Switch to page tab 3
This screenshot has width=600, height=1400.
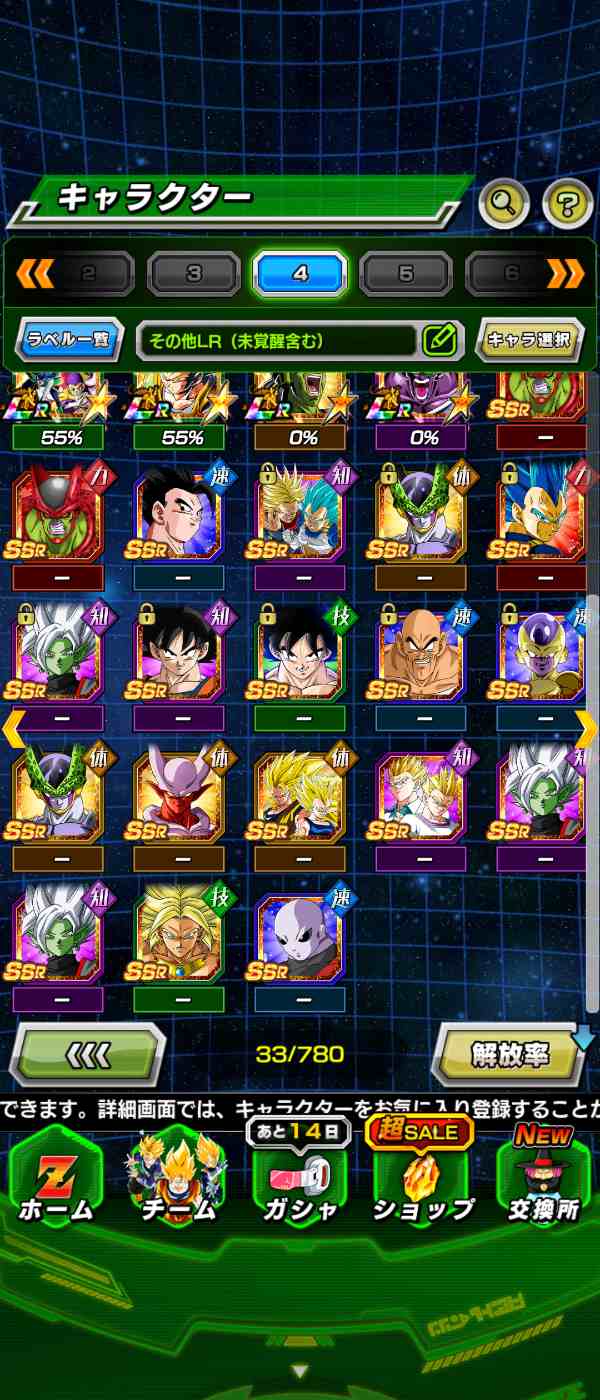click(194, 273)
